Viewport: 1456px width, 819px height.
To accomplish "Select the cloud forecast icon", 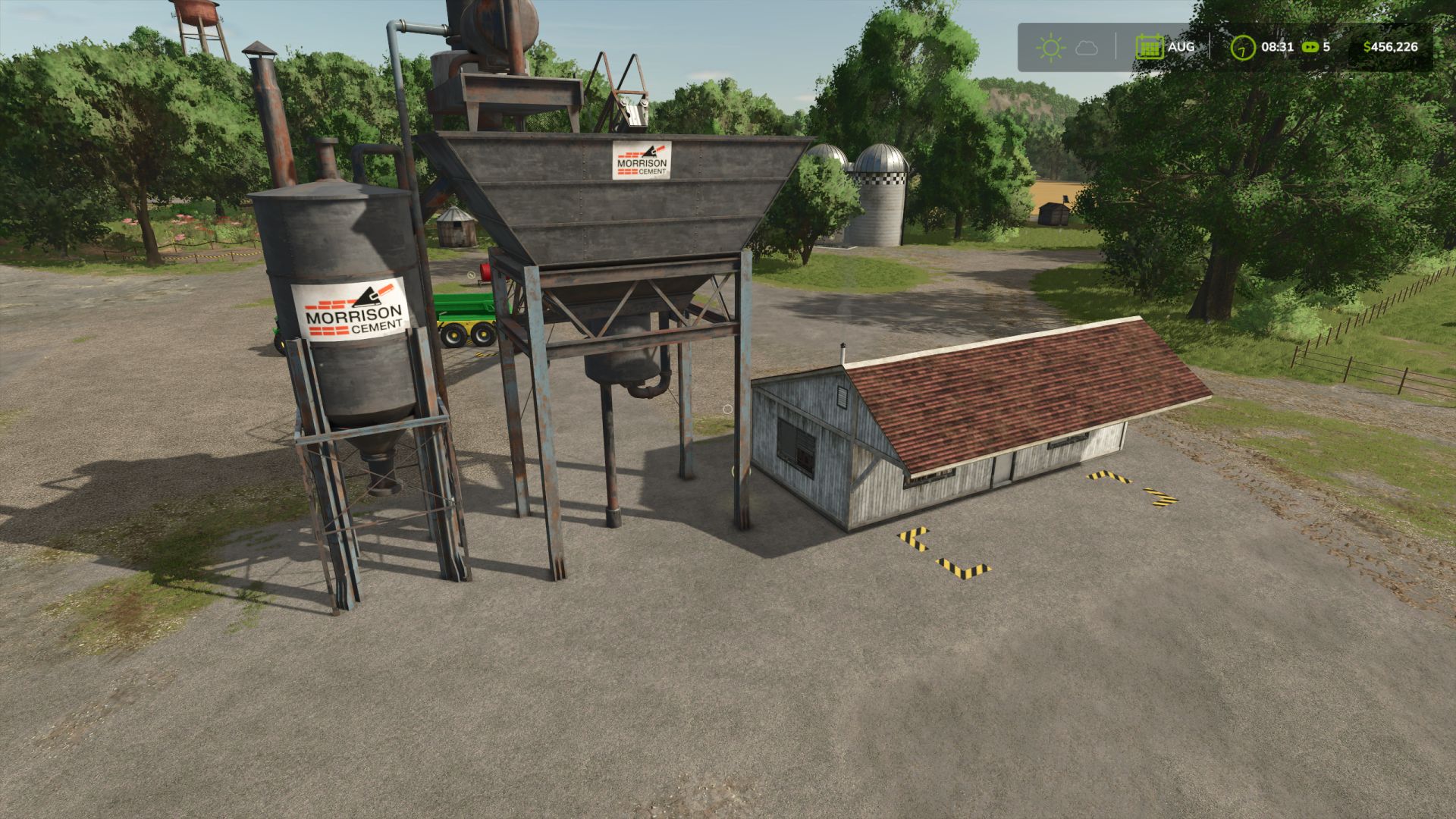I will pyautogui.click(x=1087, y=49).
